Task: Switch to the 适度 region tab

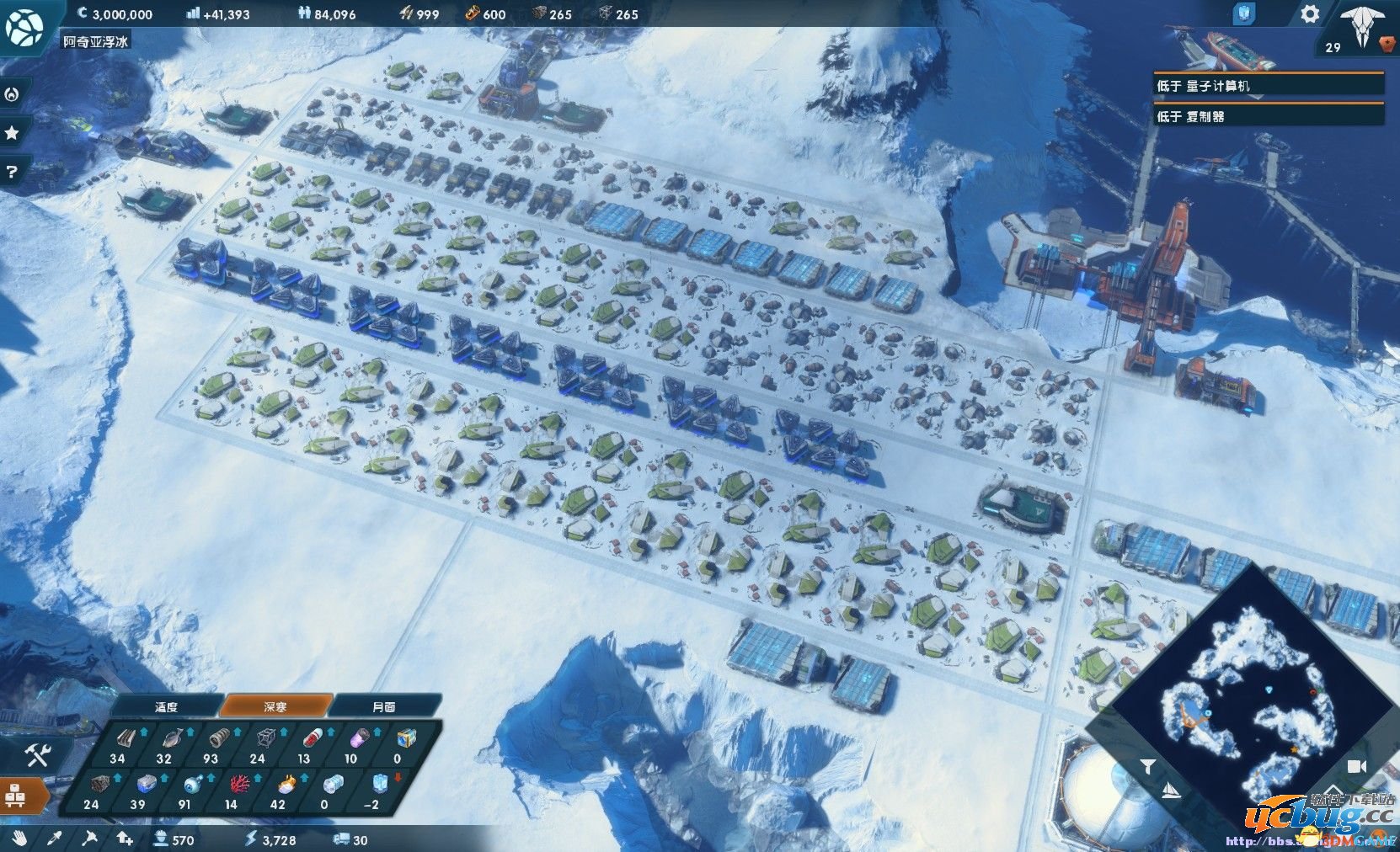Action: 167,706
